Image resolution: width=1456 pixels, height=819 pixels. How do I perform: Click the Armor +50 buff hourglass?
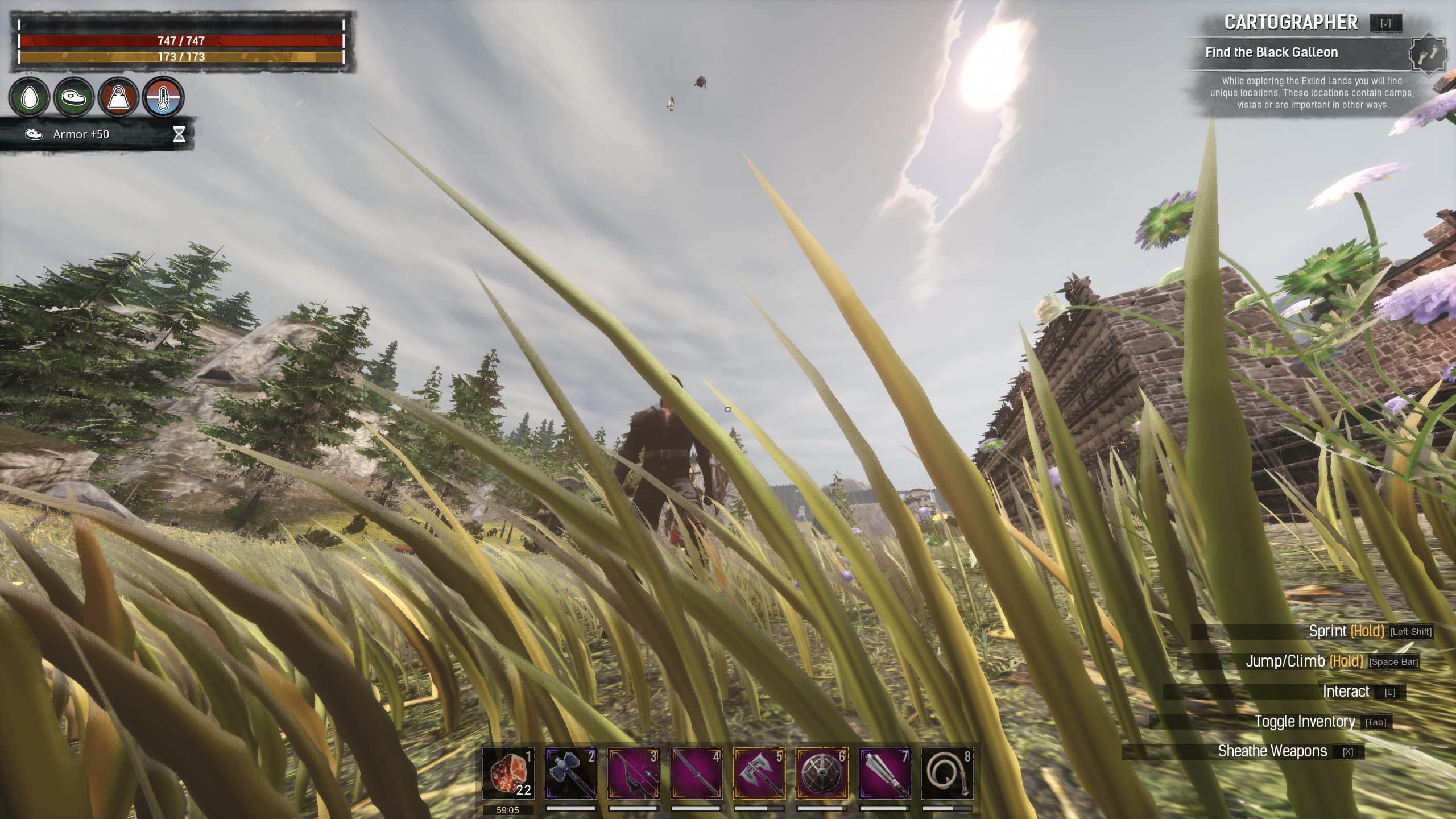(179, 135)
